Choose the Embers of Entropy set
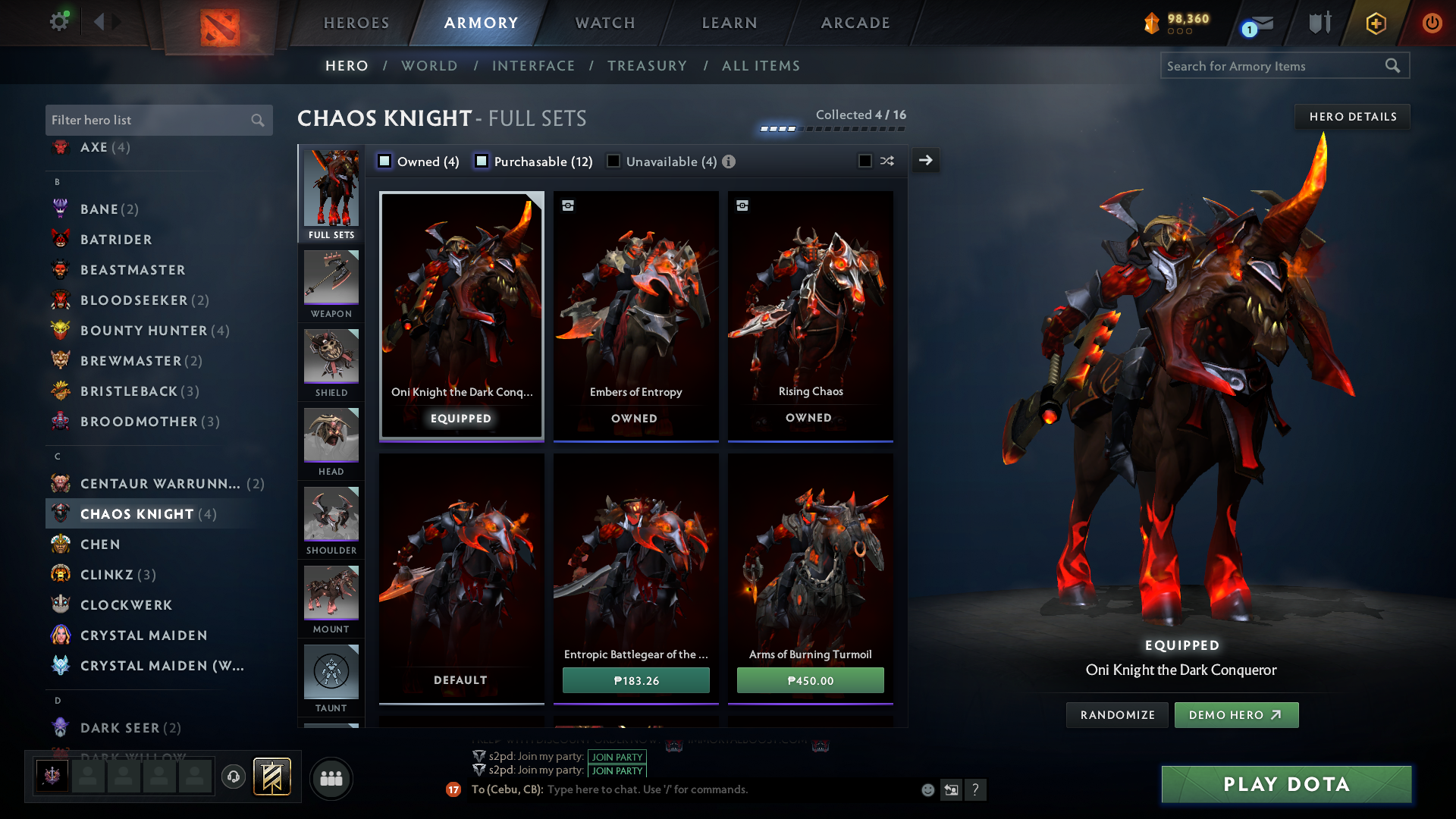Image resolution: width=1456 pixels, height=819 pixels. [x=635, y=315]
